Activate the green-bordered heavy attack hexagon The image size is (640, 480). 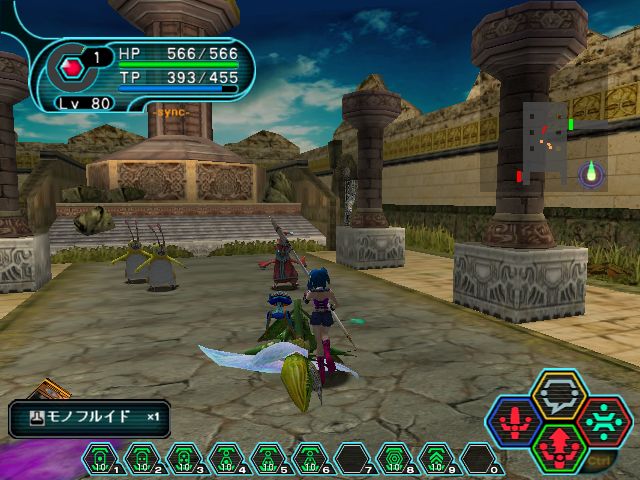(x=559, y=448)
